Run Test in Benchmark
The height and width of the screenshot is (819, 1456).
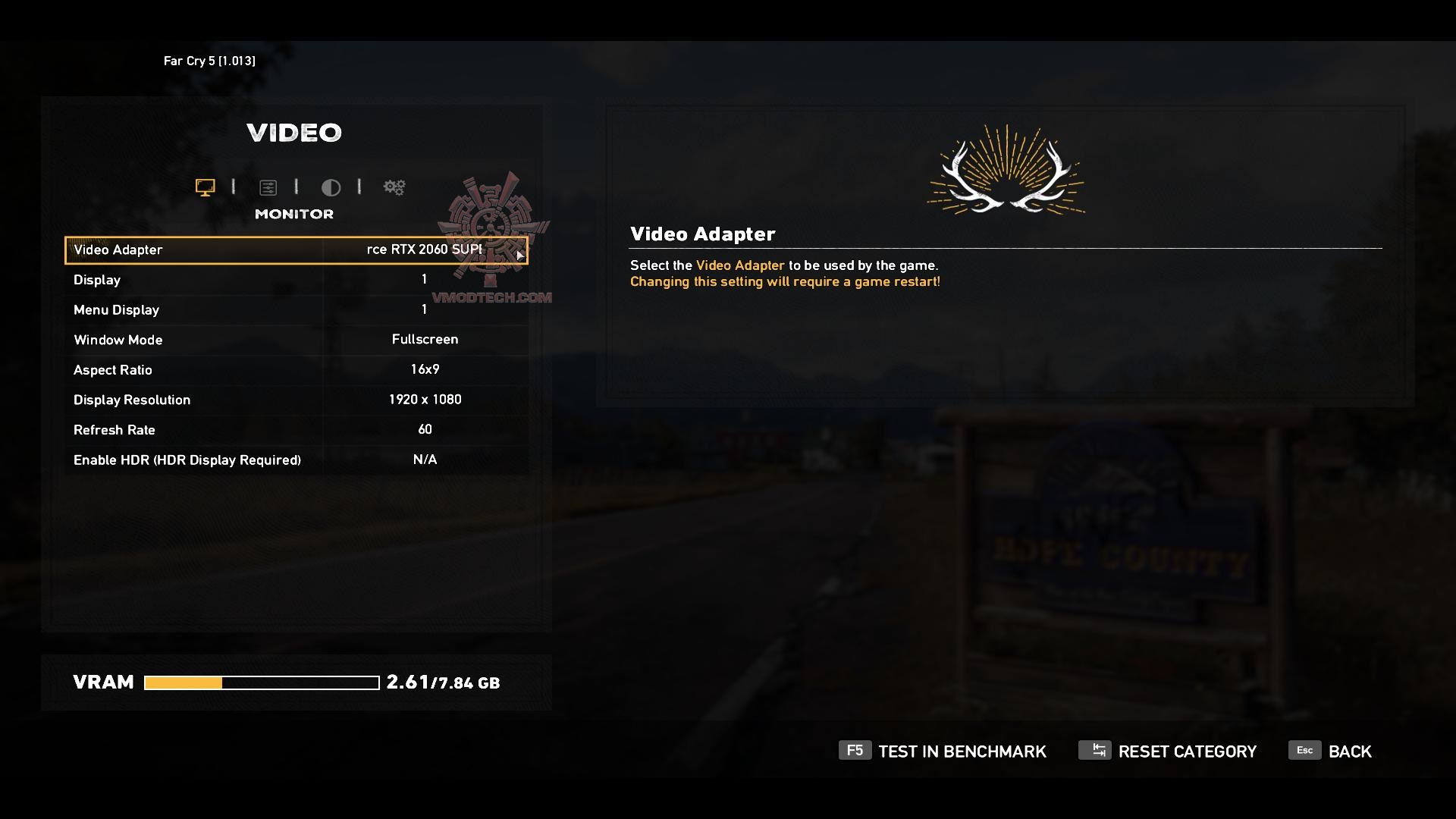(943, 752)
